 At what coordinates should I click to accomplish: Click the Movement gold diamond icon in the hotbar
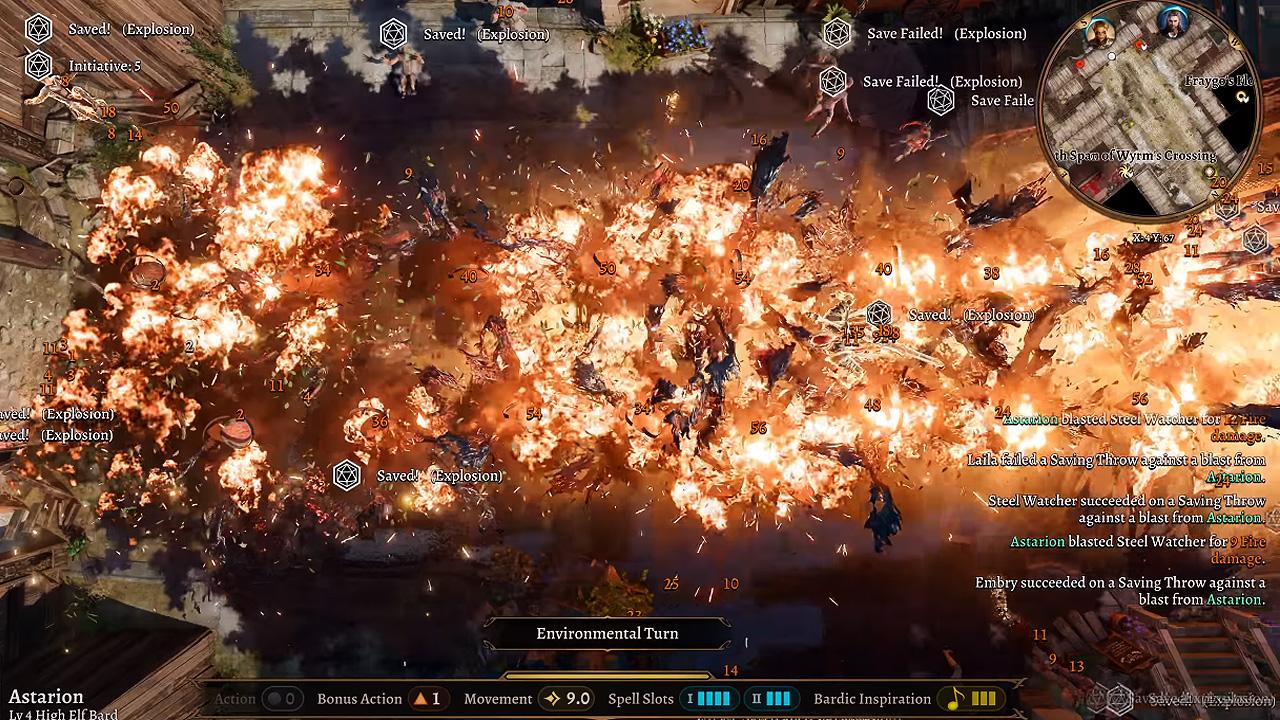pyautogui.click(x=551, y=699)
